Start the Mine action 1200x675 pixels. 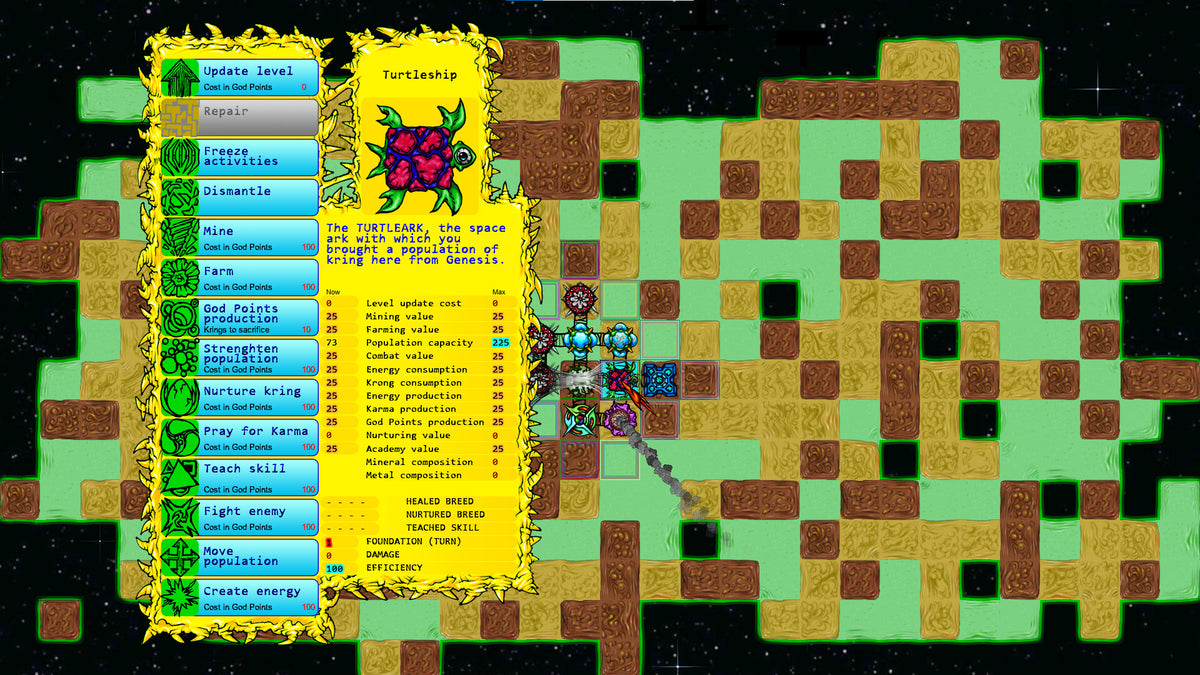point(240,237)
